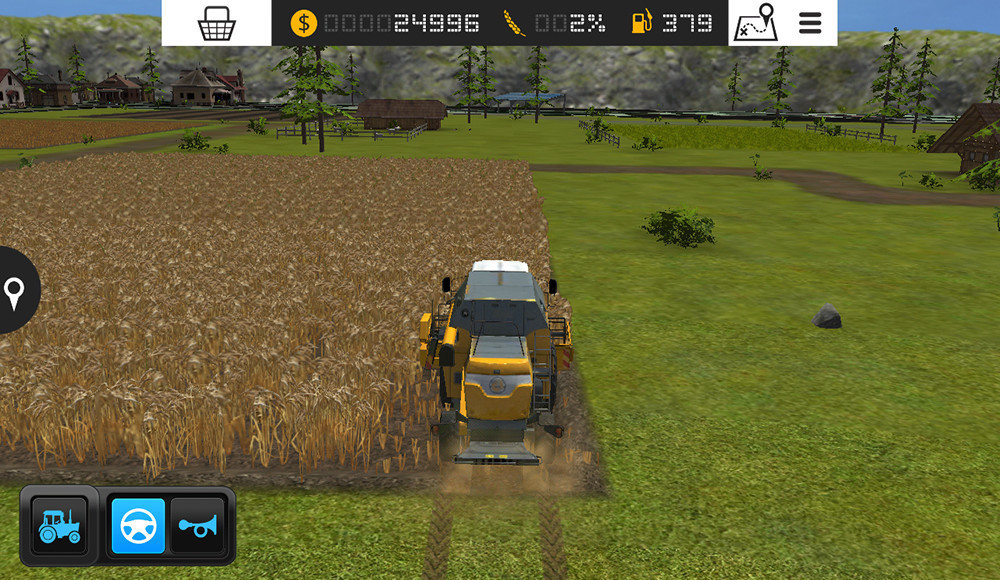Toggle the steering wheel autopilot button
This screenshot has width=1000, height=580.
coord(138,526)
